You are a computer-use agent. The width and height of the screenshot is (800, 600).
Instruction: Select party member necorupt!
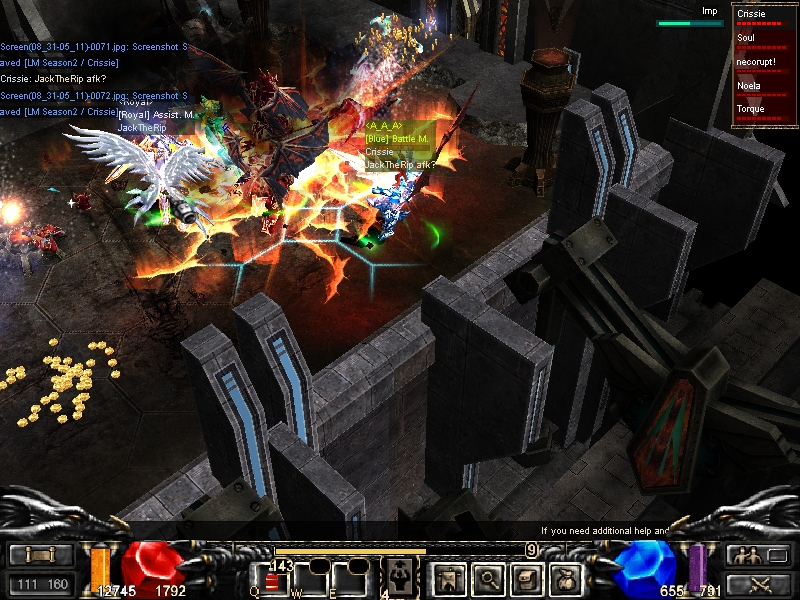[x=764, y=64]
